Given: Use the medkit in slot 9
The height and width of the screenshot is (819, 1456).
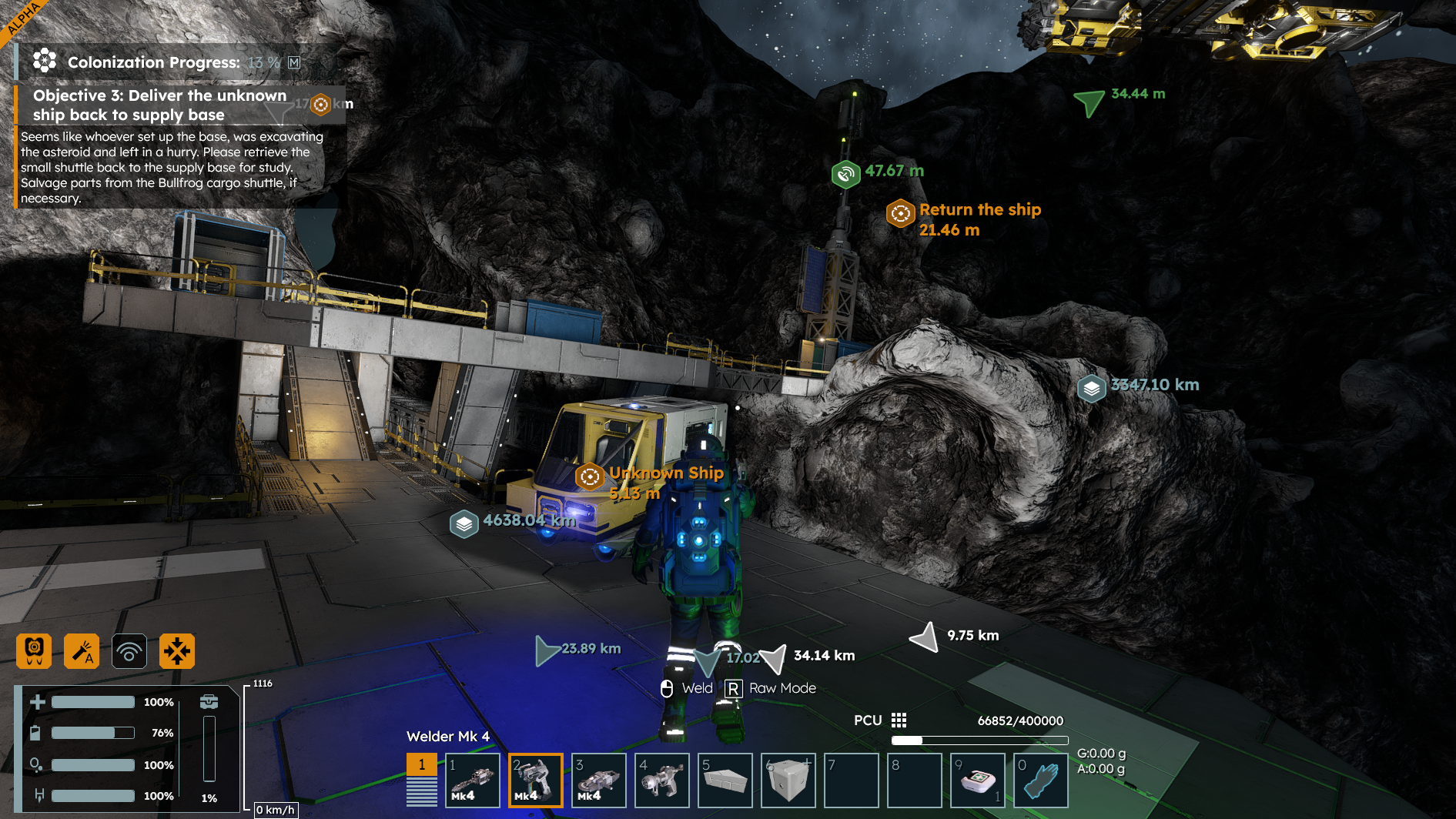Looking at the screenshot, I should click(978, 780).
